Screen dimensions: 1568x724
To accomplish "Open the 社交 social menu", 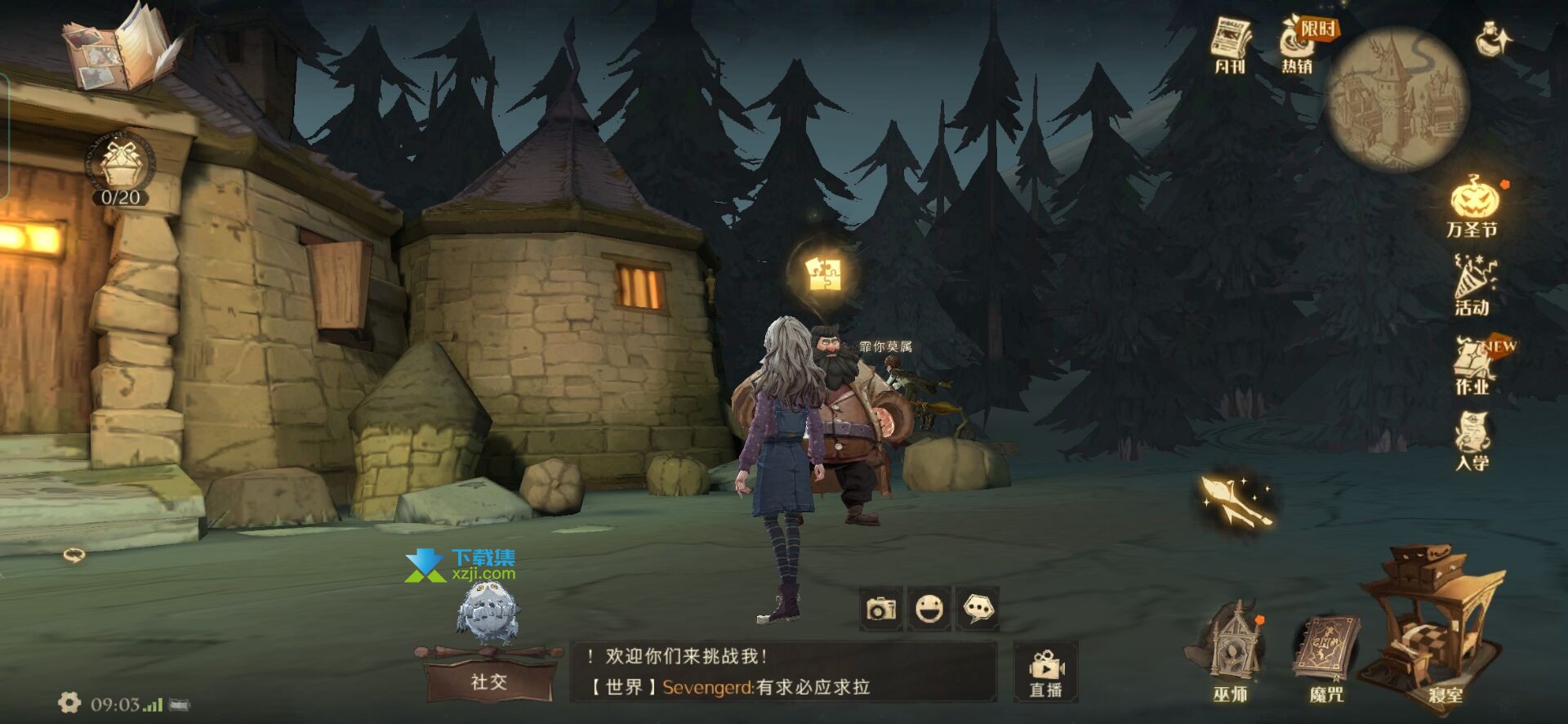I will (489, 681).
